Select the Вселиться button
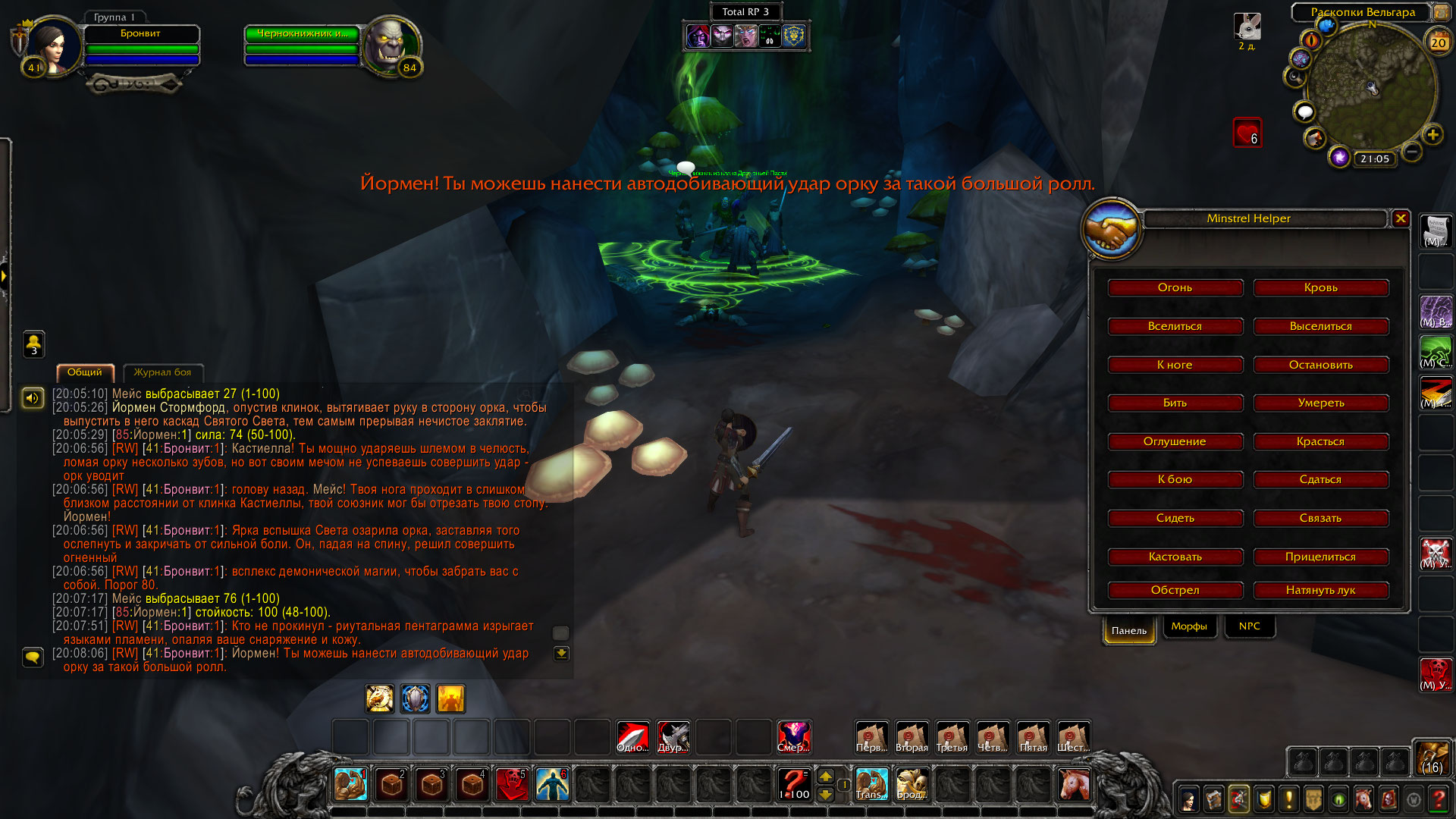 1175,326
